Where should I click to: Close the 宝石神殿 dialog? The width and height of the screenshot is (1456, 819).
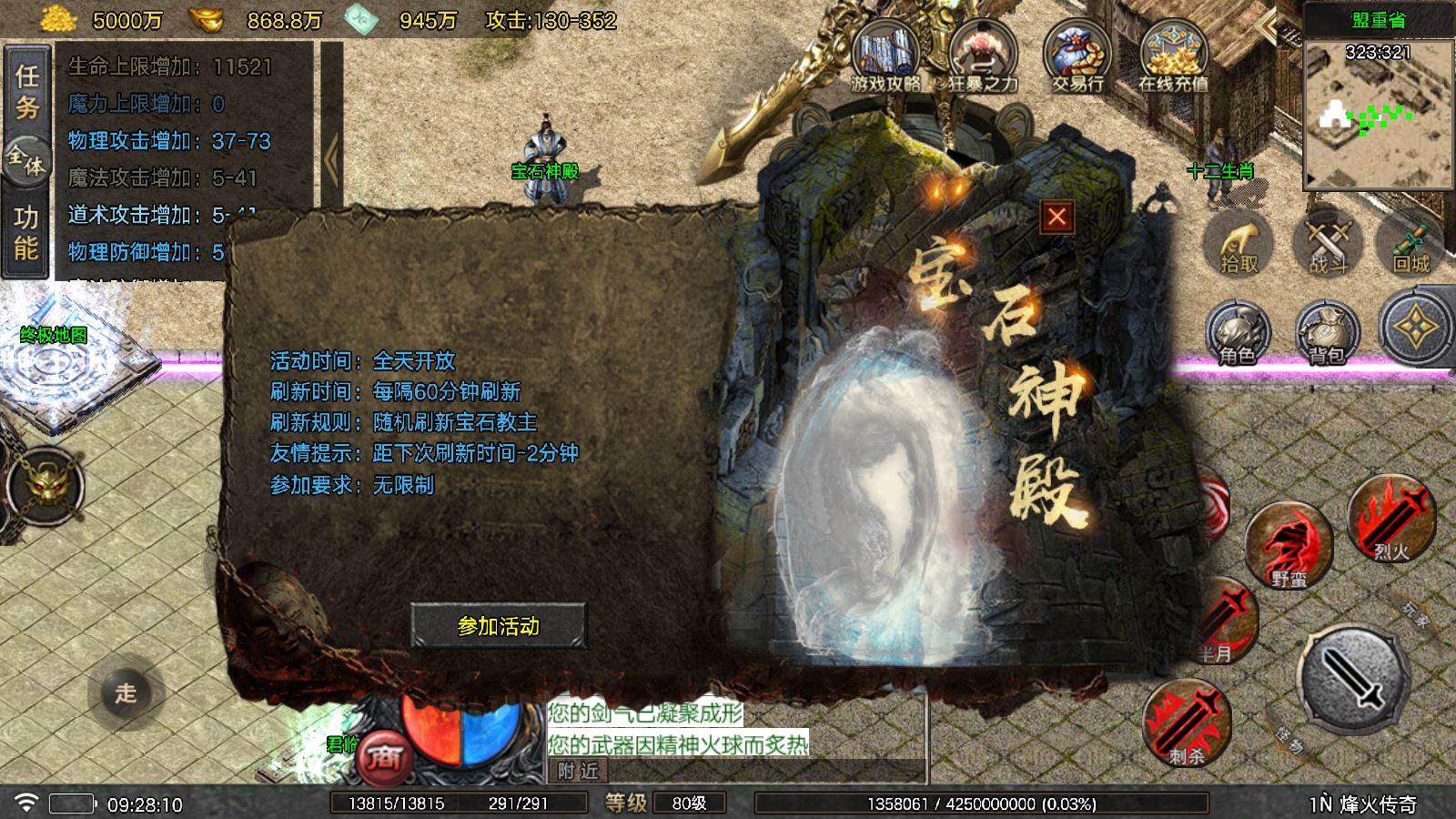[1057, 217]
